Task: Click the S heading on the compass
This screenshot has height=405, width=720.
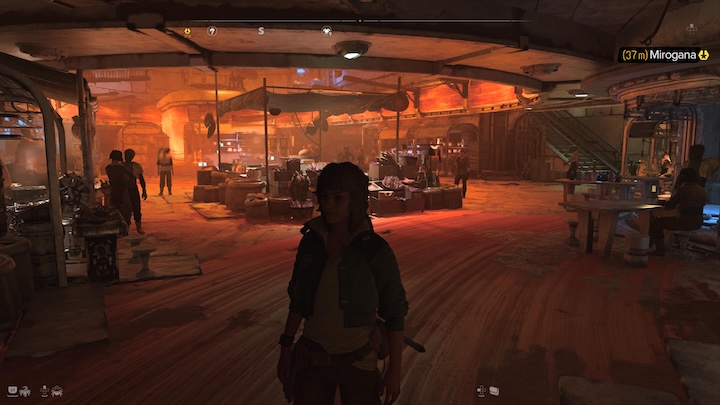Action: click(x=261, y=31)
